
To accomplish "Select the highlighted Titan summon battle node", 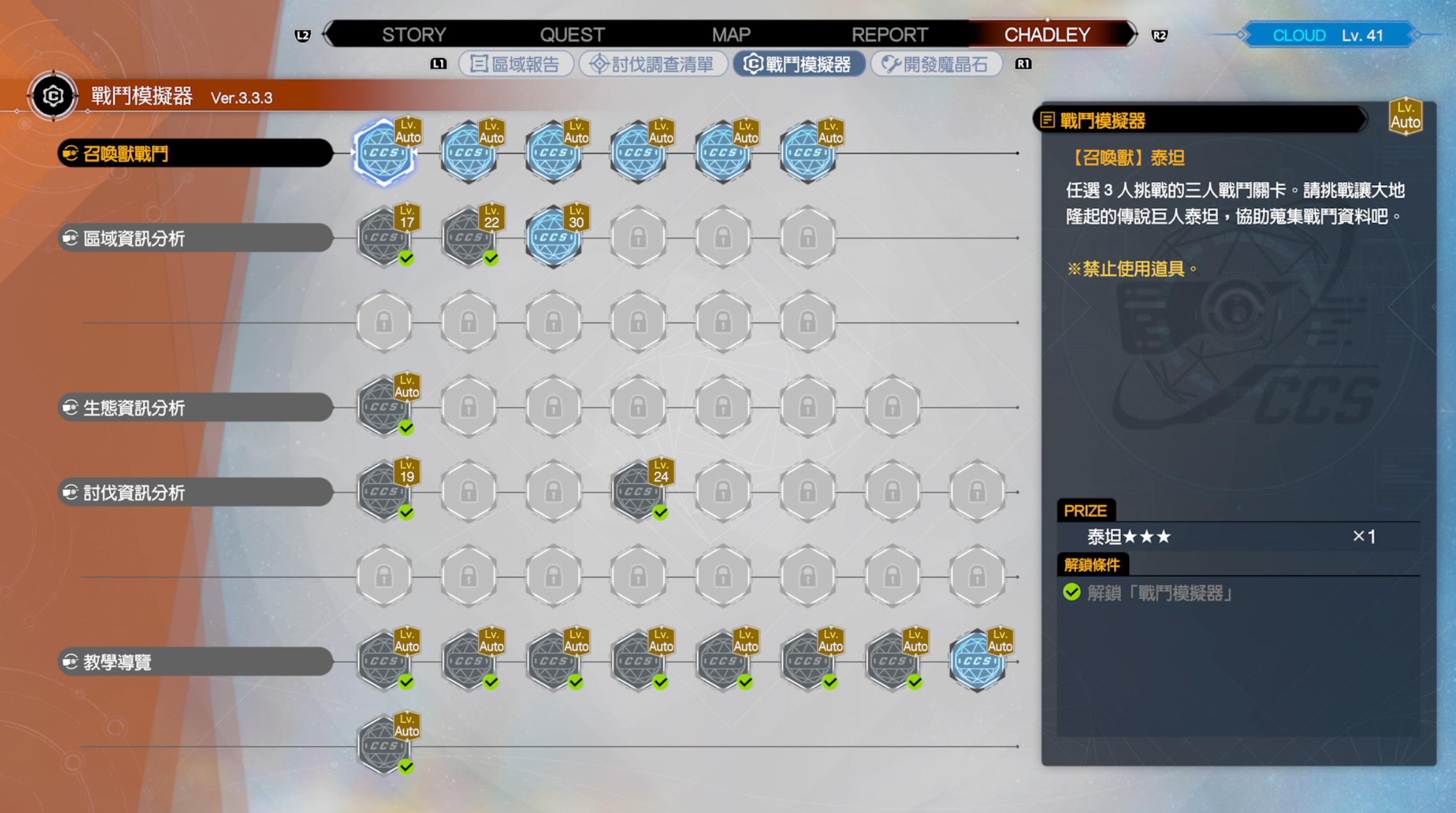I will 384,153.
